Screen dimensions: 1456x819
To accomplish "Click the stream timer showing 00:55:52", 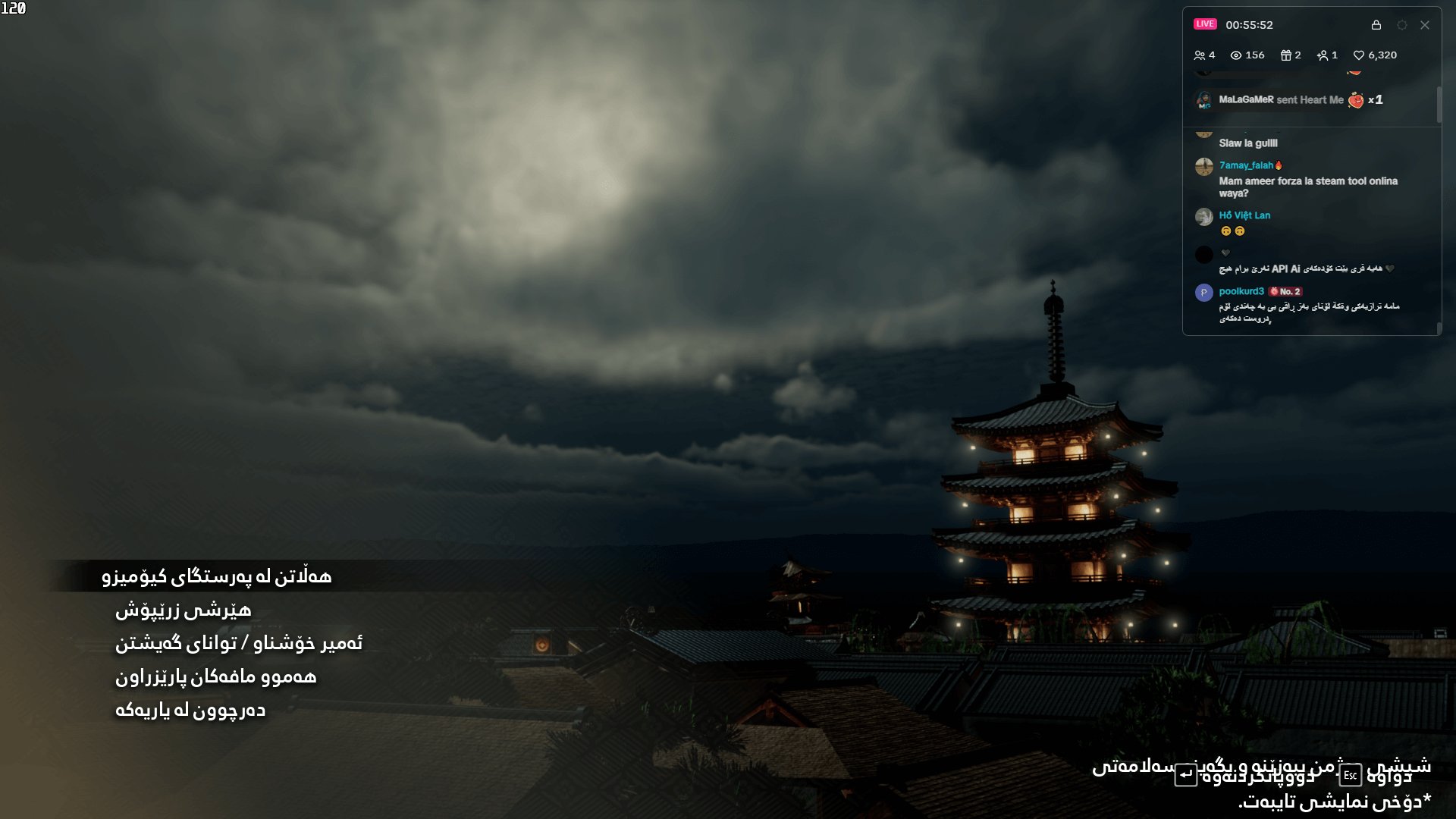I will coord(1250,25).
